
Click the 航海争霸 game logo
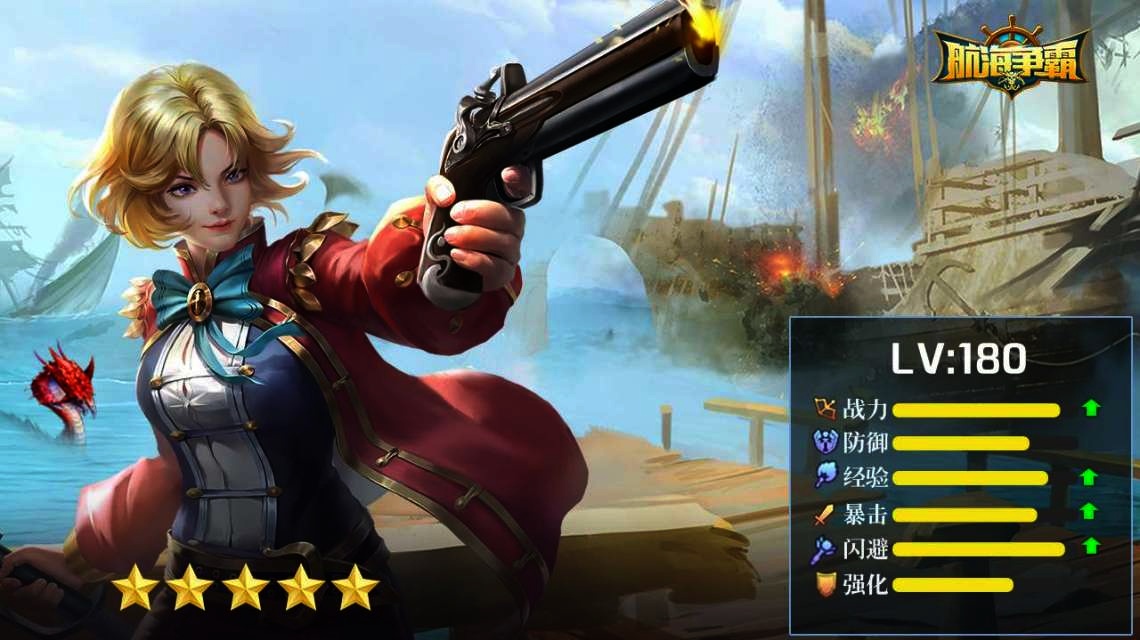pyautogui.click(x=1010, y=58)
